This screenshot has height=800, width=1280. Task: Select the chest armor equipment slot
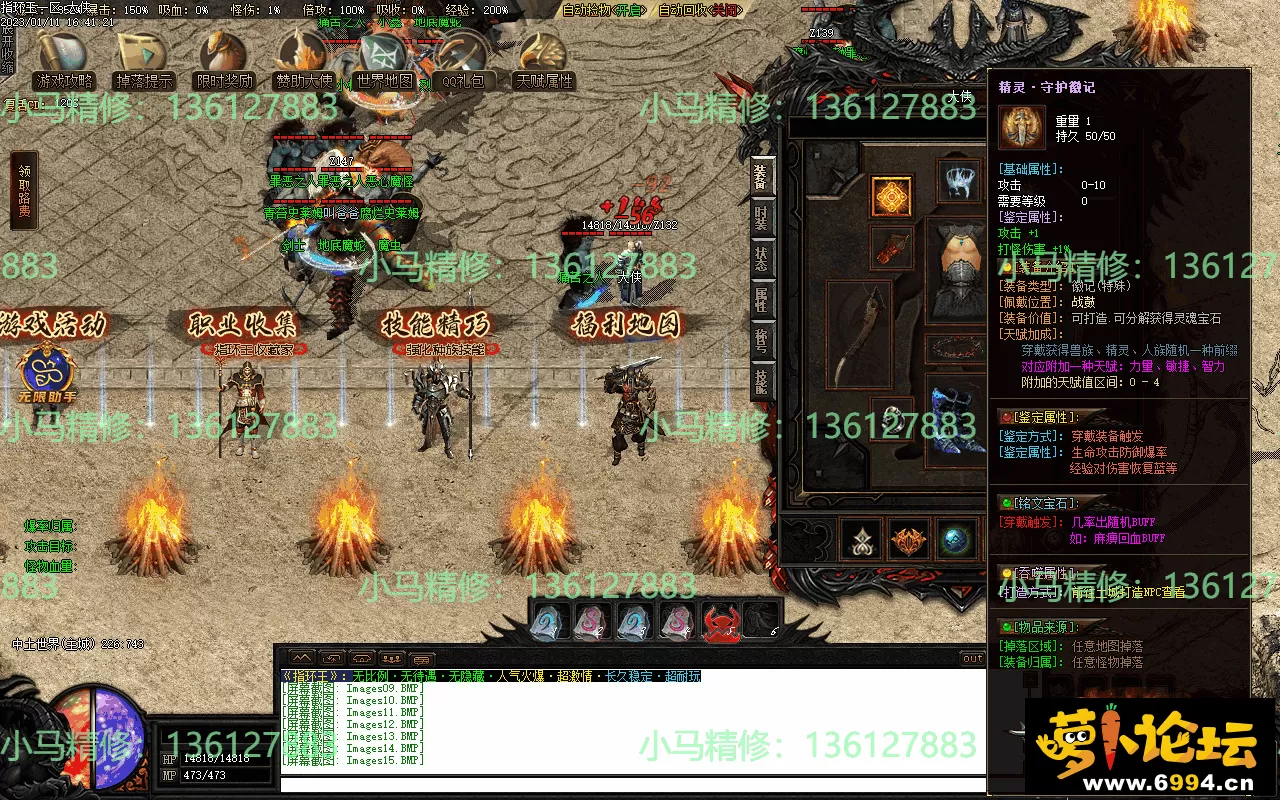pyautogui.click(x=958, y=262)
